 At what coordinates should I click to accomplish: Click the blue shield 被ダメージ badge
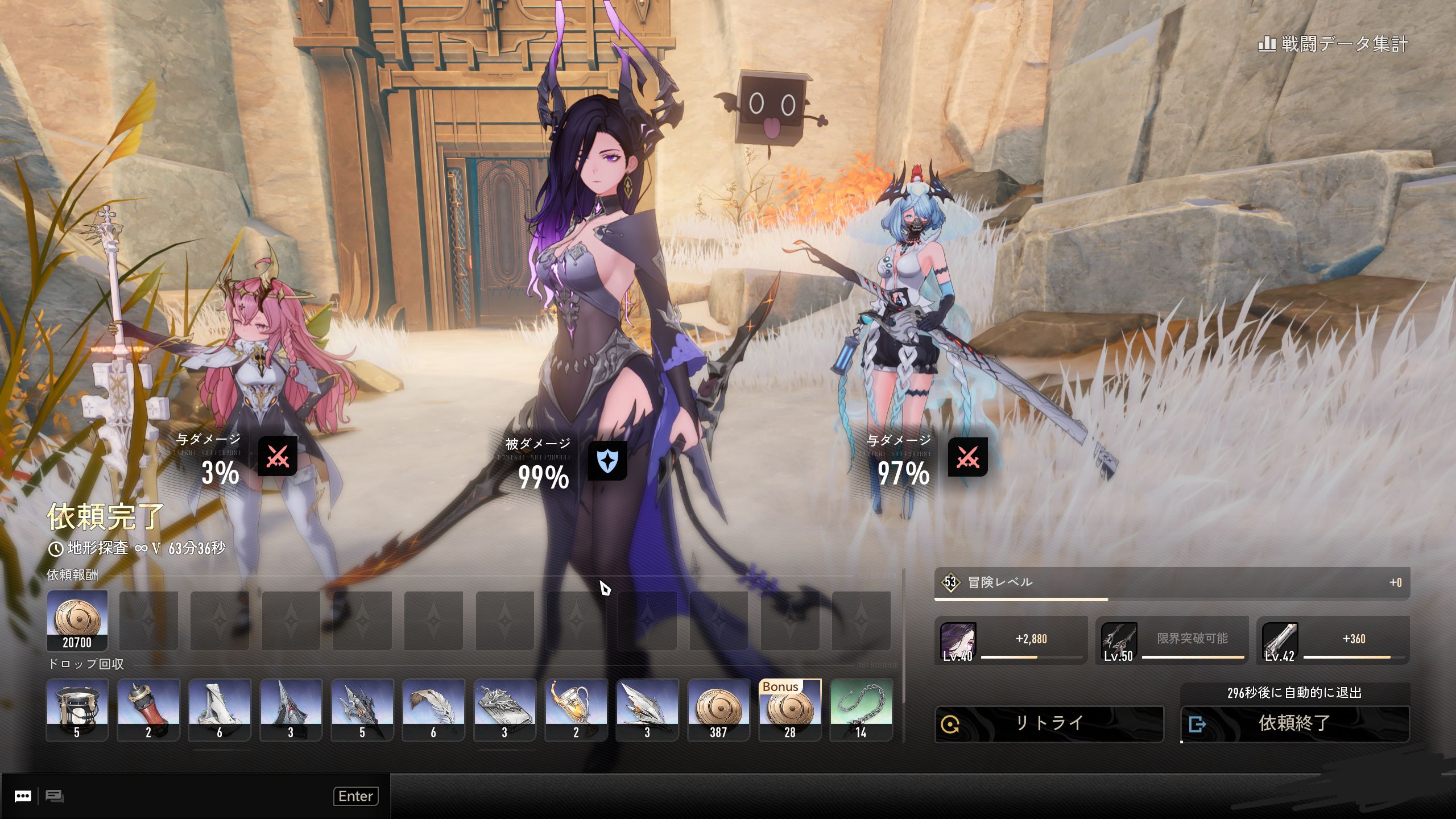[607, 461]
